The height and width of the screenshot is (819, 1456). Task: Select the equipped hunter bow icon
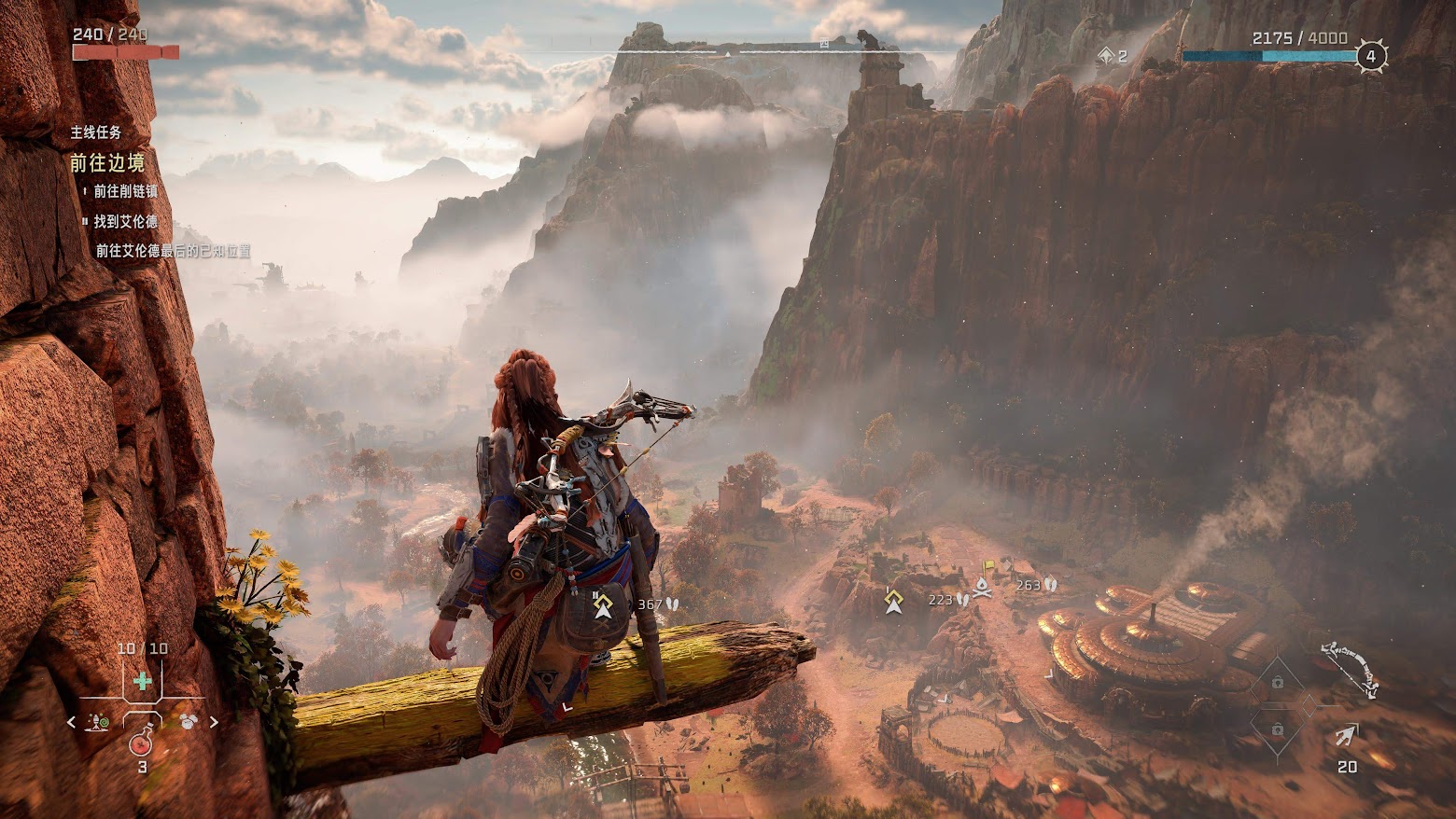point(1350,667)
